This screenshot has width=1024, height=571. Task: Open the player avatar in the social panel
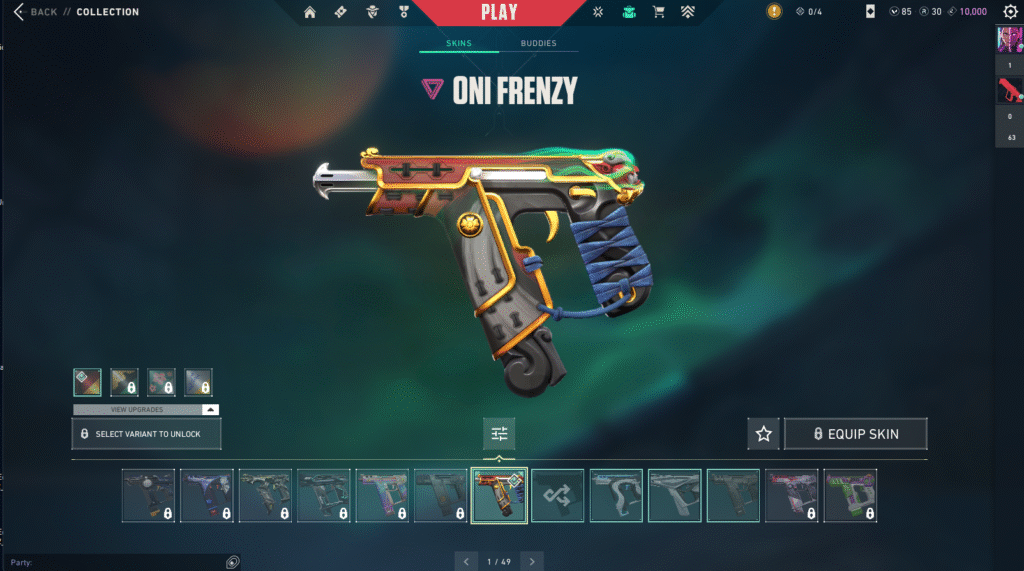[1009, 40]
